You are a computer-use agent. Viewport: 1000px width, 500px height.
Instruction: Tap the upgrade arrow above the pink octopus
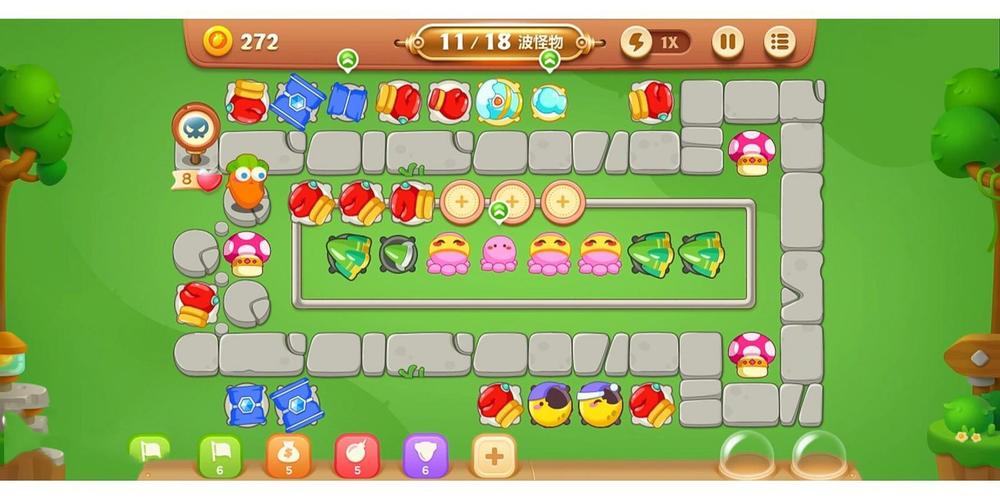tap(499, 211)
